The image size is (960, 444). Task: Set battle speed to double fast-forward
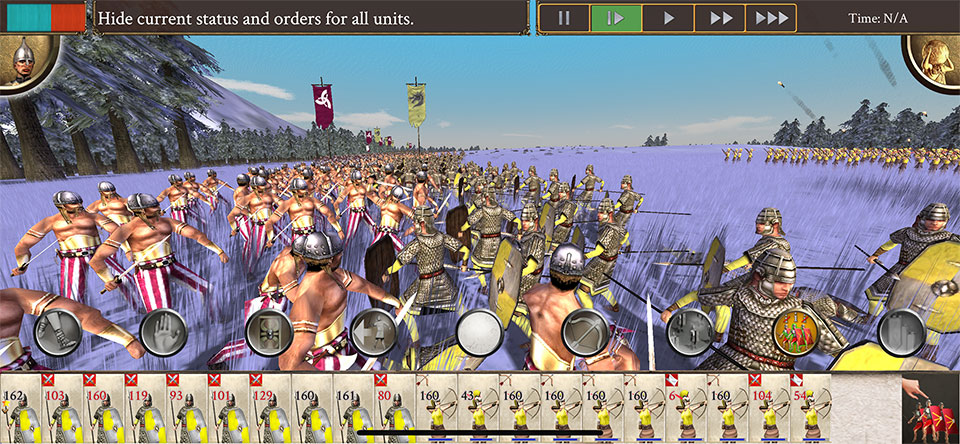(x=719, y=18)
